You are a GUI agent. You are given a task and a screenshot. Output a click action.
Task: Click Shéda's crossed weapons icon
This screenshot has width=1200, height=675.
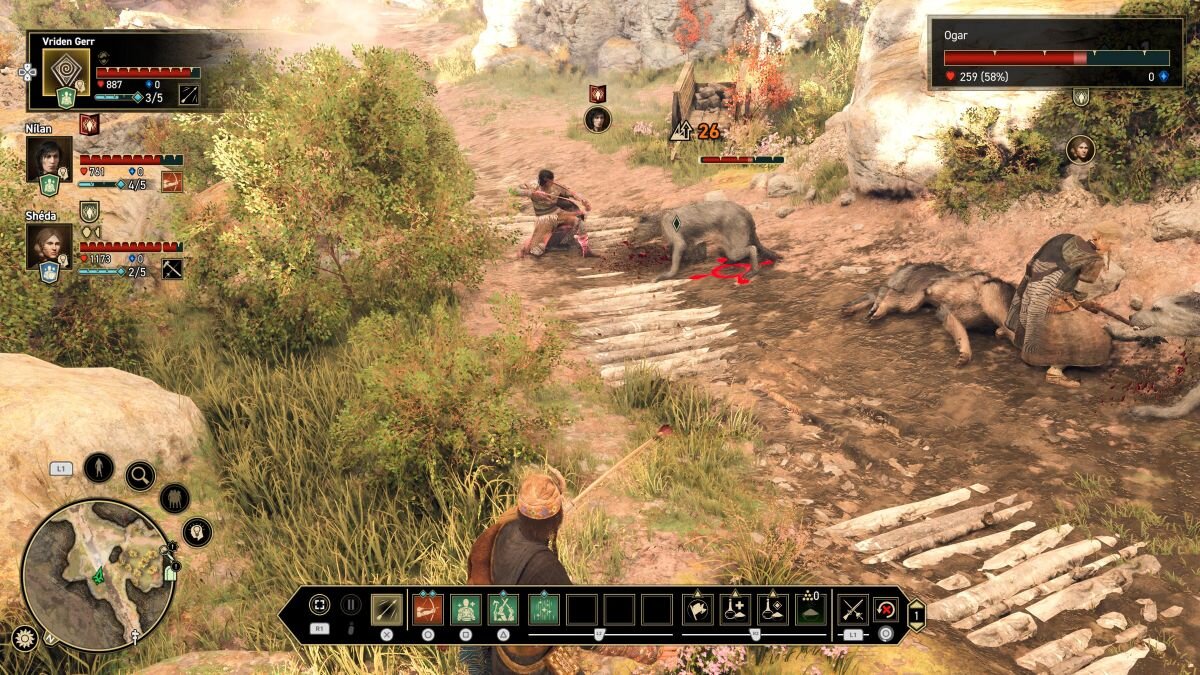pos(172,268)
